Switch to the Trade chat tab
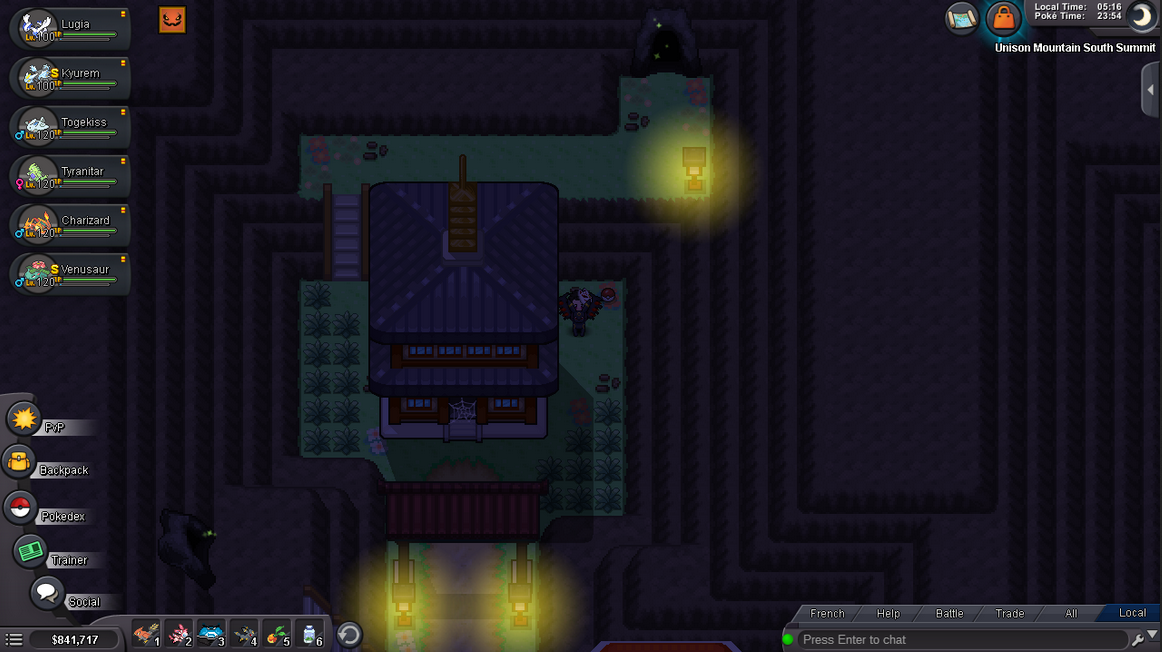 (1009, 613)
